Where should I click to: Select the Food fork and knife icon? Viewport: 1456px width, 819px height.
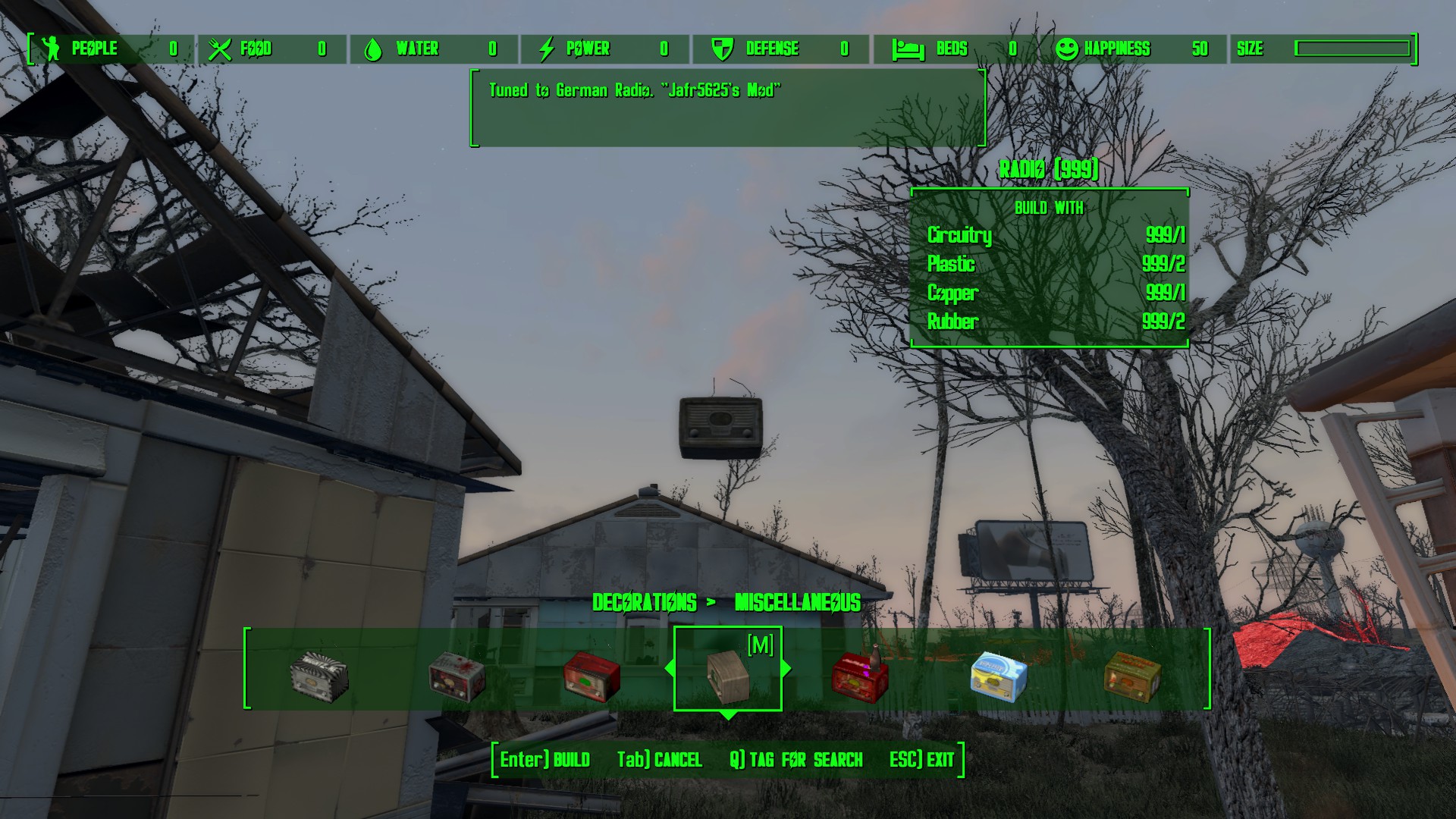click(220, 49)
